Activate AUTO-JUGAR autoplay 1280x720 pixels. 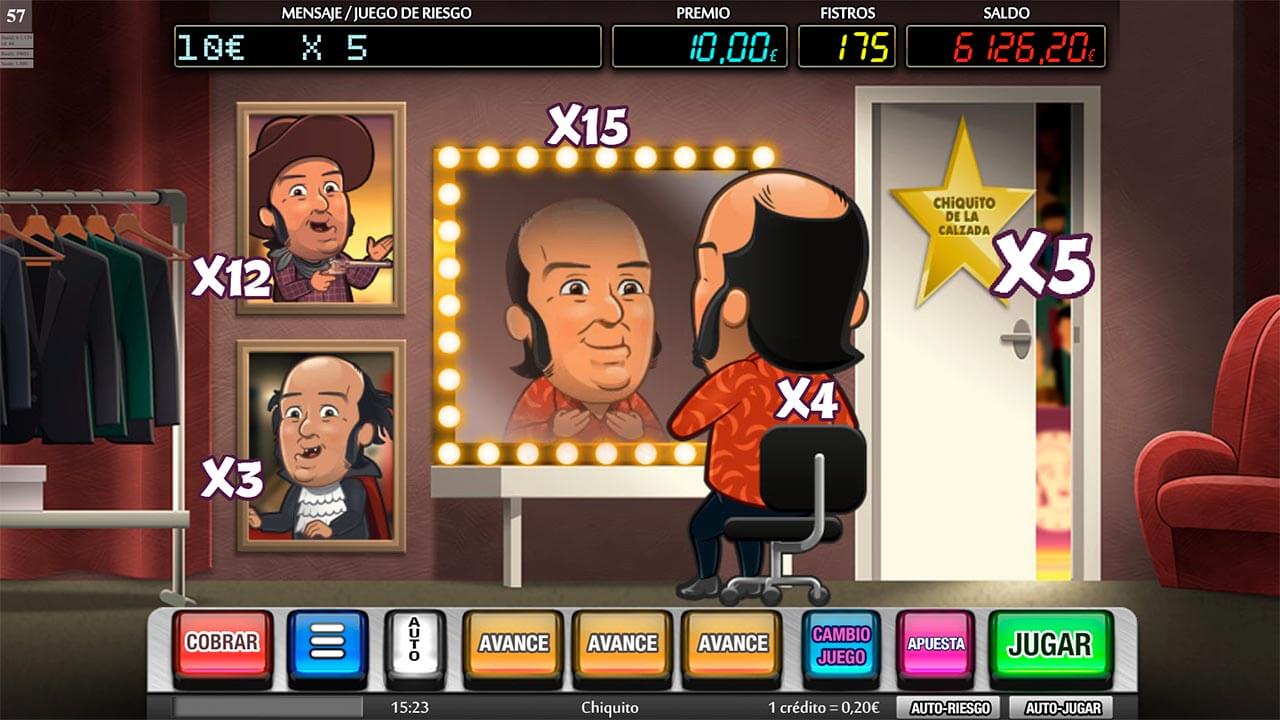point(1062,708)
